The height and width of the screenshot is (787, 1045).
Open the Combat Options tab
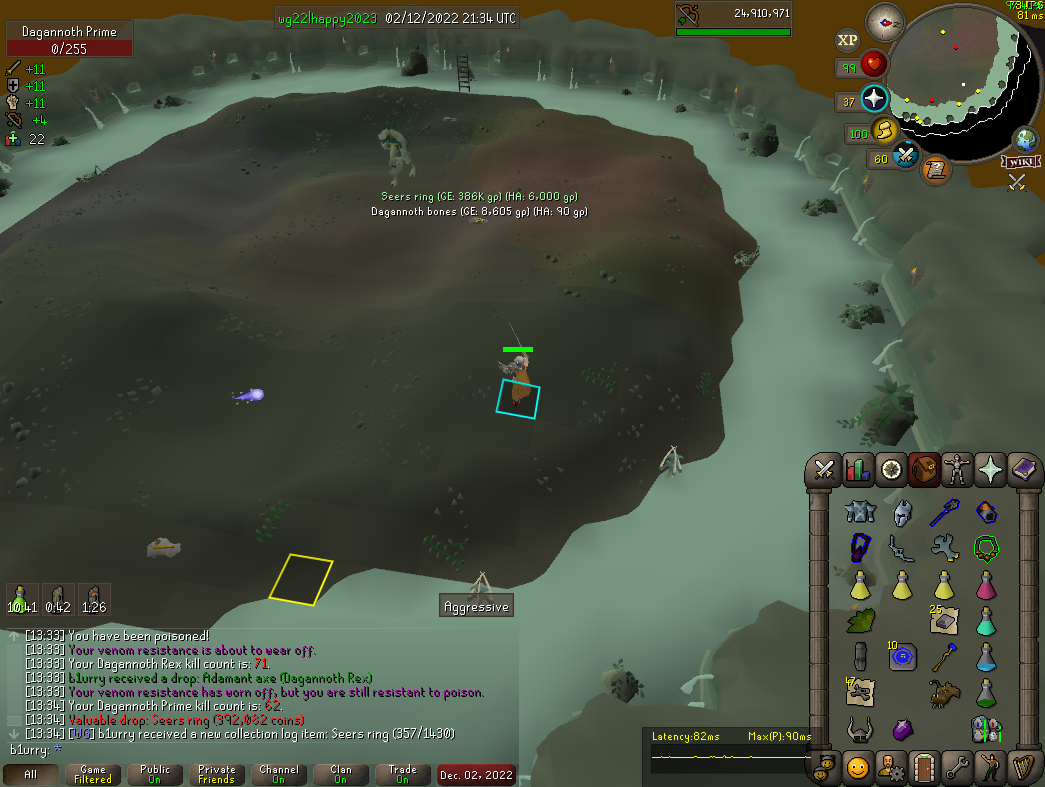pyautogui.click(x=825, y=469)
